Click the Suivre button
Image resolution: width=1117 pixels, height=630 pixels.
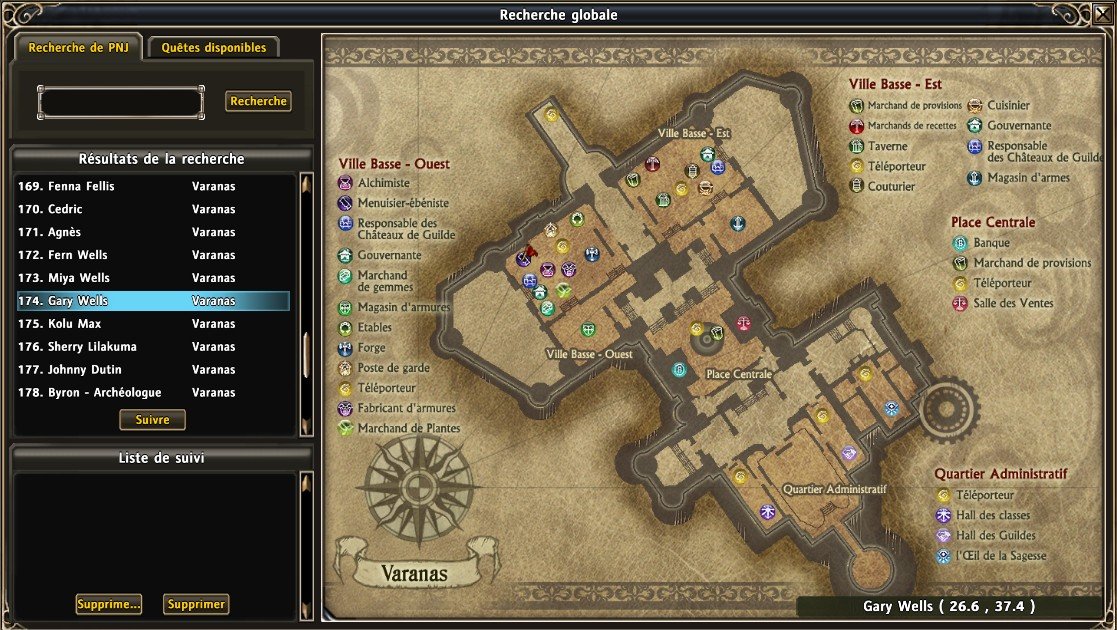(x=152, y=420)
